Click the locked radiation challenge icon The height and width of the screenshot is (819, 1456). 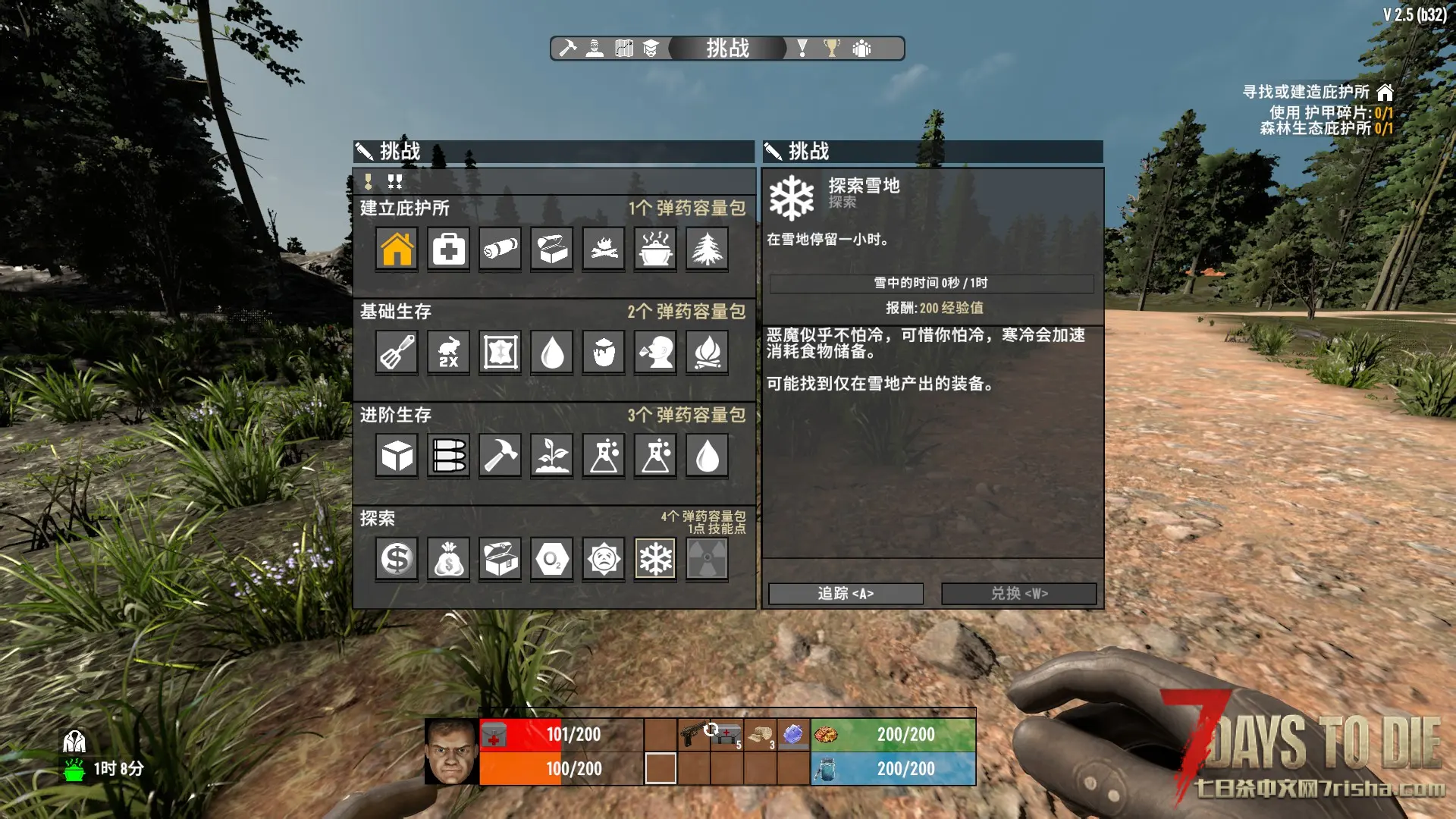[x=707, y=560]
